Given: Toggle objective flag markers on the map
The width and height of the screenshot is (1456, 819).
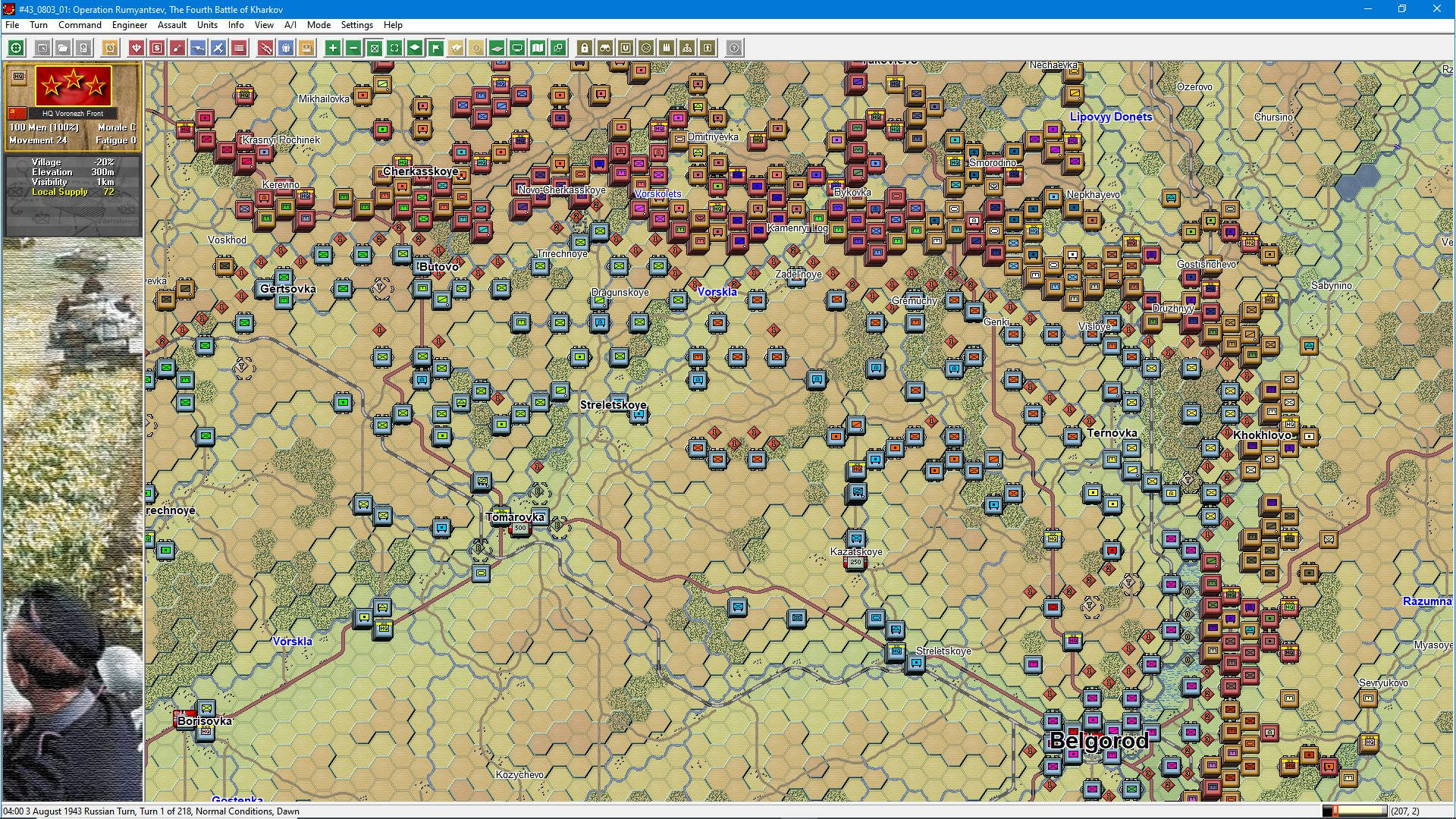Looking at the screenshot, I should pyautogui.click(x=435, y=48).
